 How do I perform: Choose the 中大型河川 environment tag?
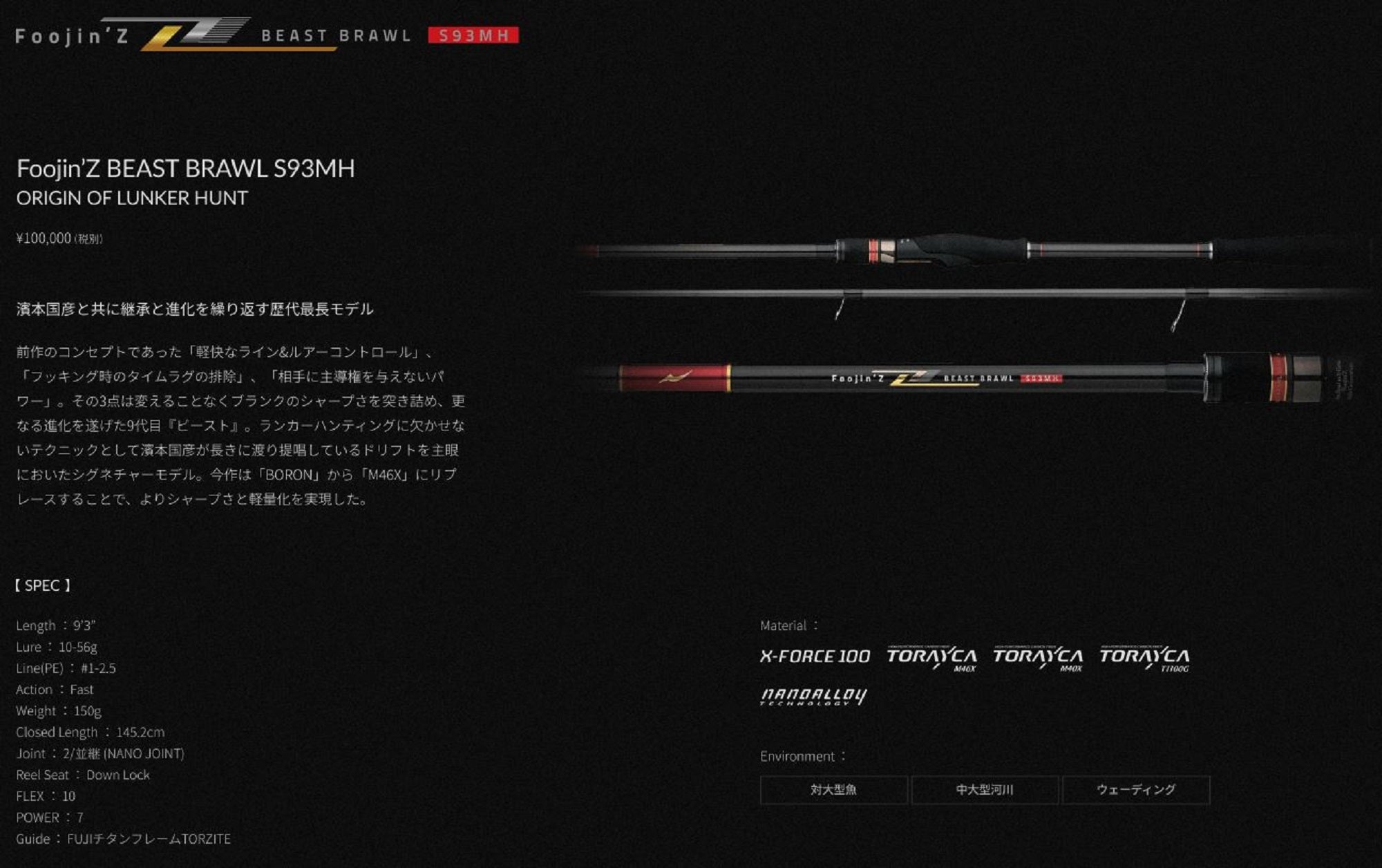pyautogui.click(x=985, y=790)
